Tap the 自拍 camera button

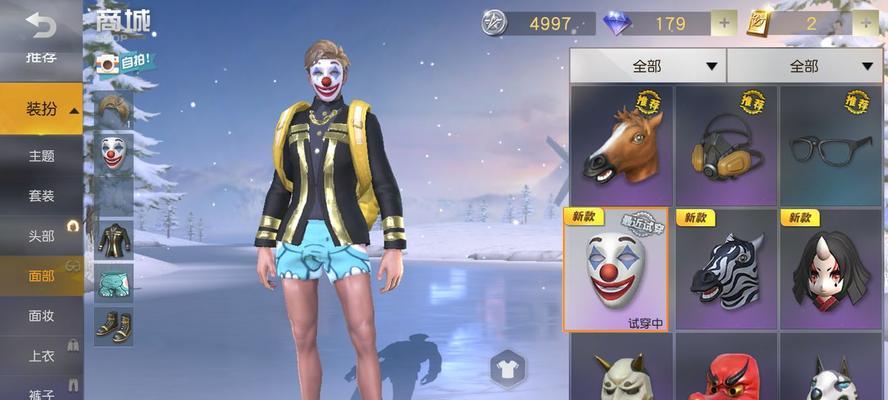pos(124,62)
